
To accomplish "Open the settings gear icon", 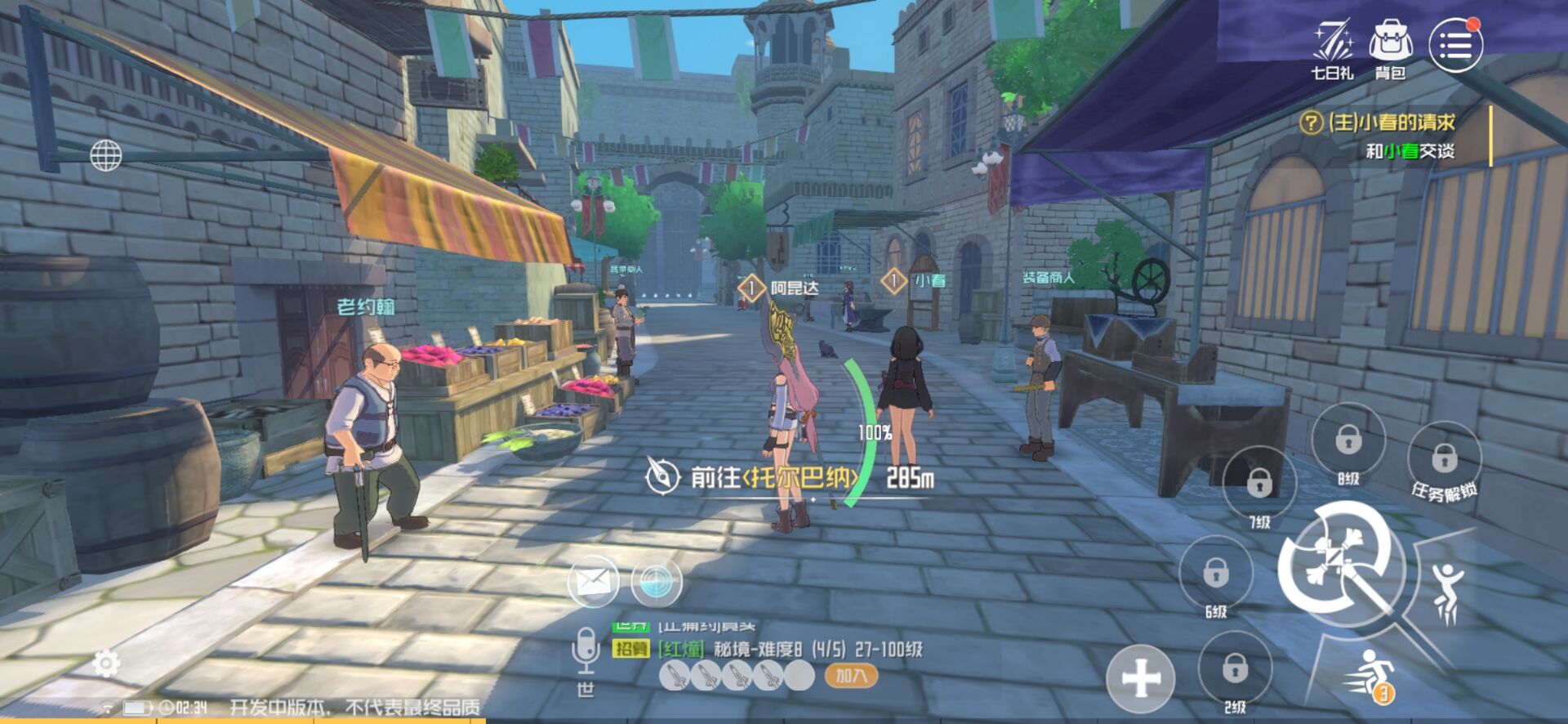I will 106,664.
